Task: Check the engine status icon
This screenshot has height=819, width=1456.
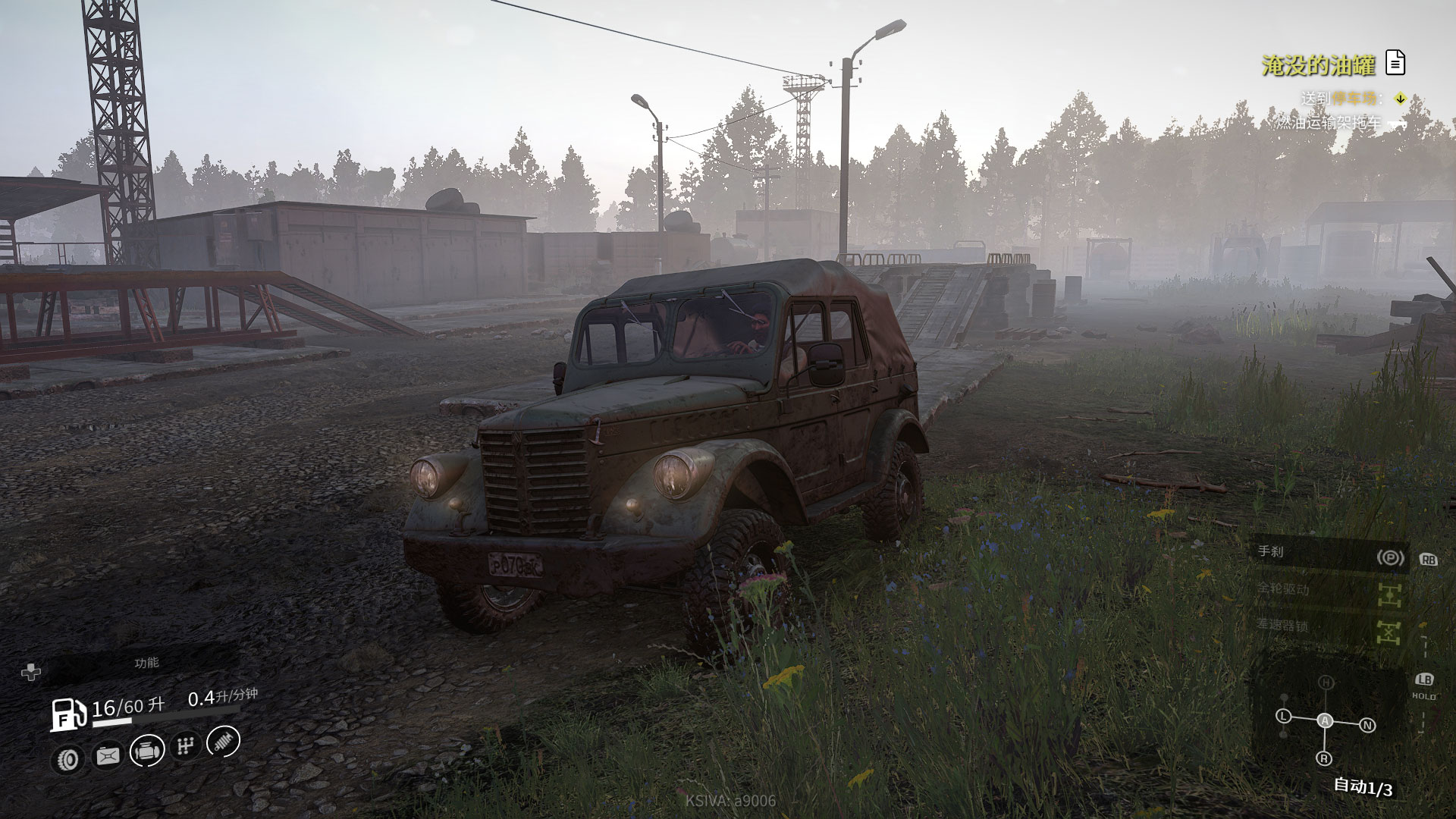Action: click(x=147, y=751)
